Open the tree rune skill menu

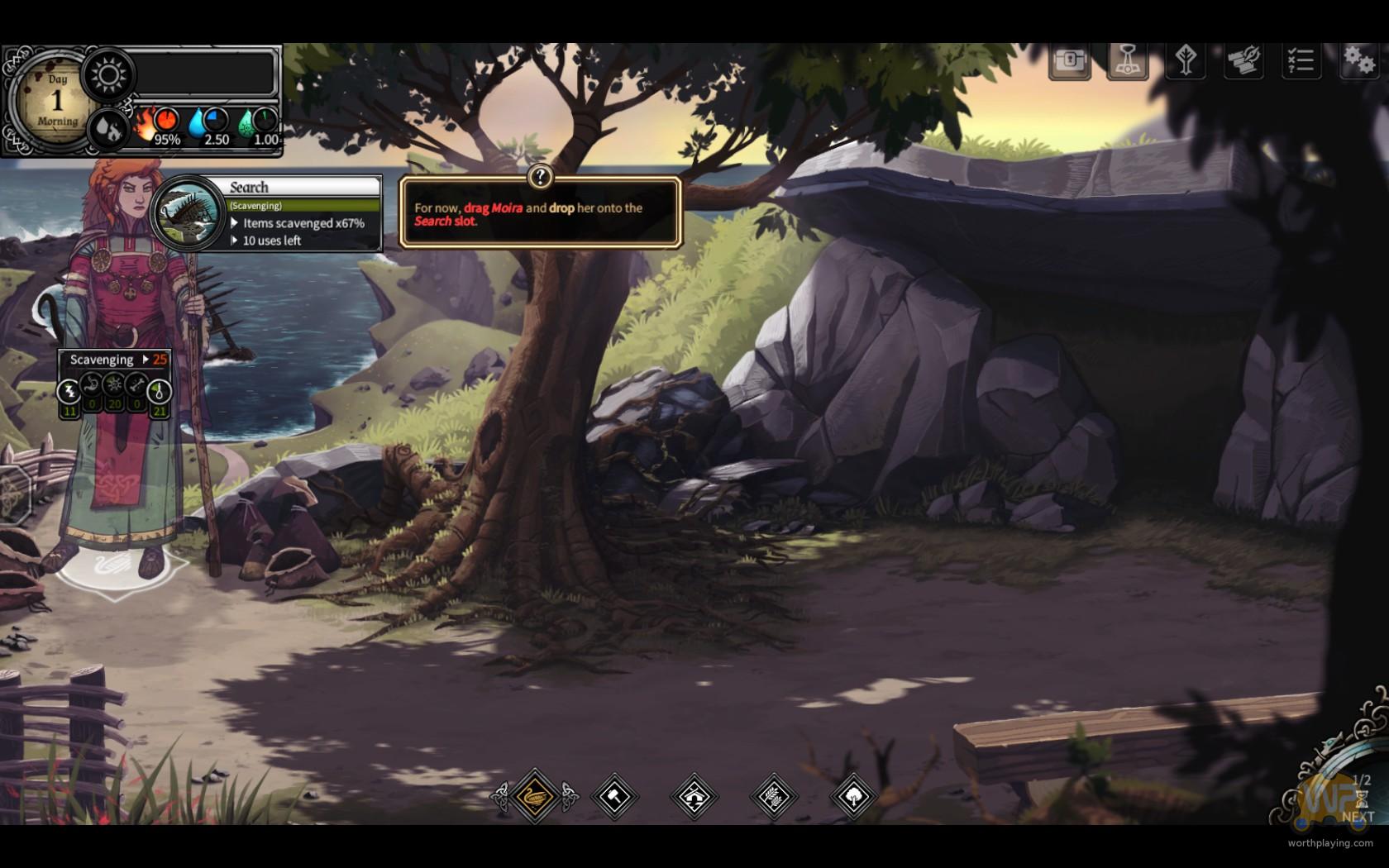coord(1186,61)
